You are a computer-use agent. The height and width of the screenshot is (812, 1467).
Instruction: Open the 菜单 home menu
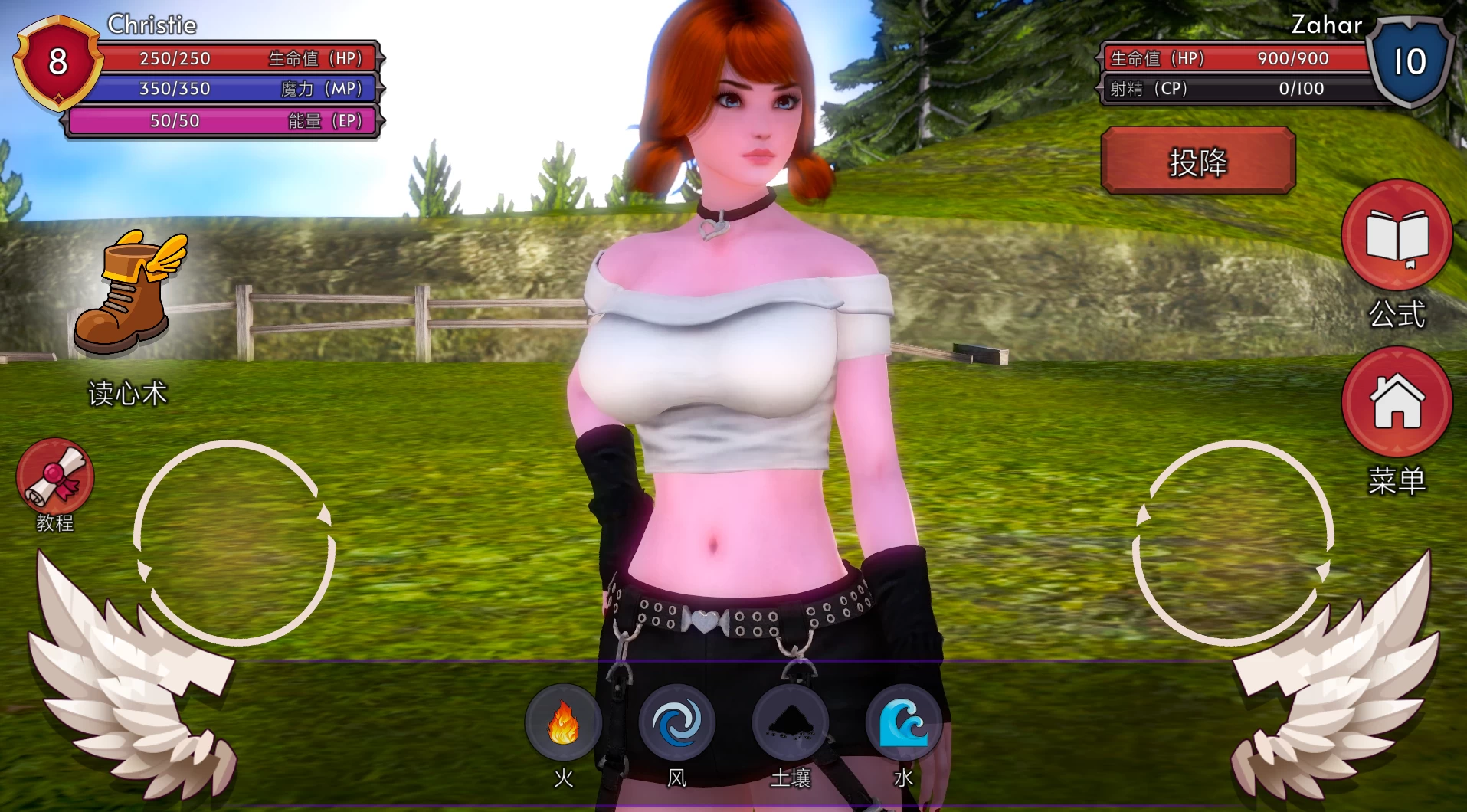coord(1397,401)
